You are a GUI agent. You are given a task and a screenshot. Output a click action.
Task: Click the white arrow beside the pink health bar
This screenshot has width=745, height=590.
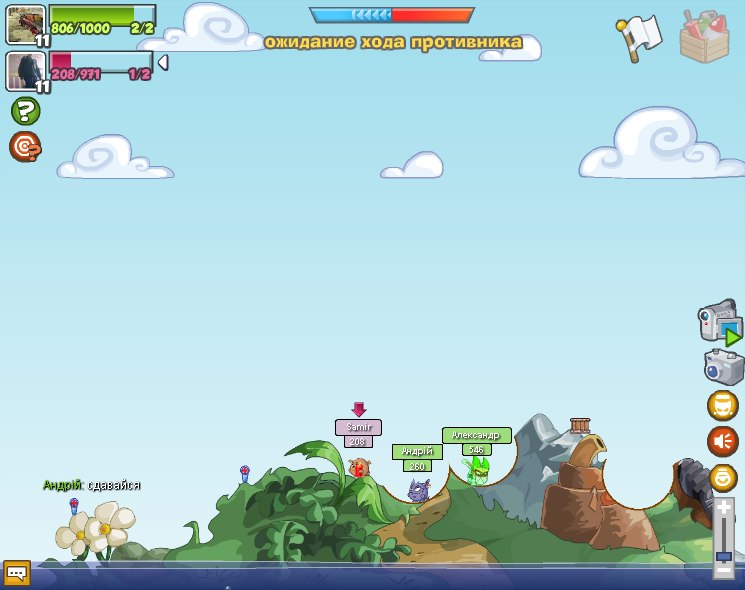162,63
